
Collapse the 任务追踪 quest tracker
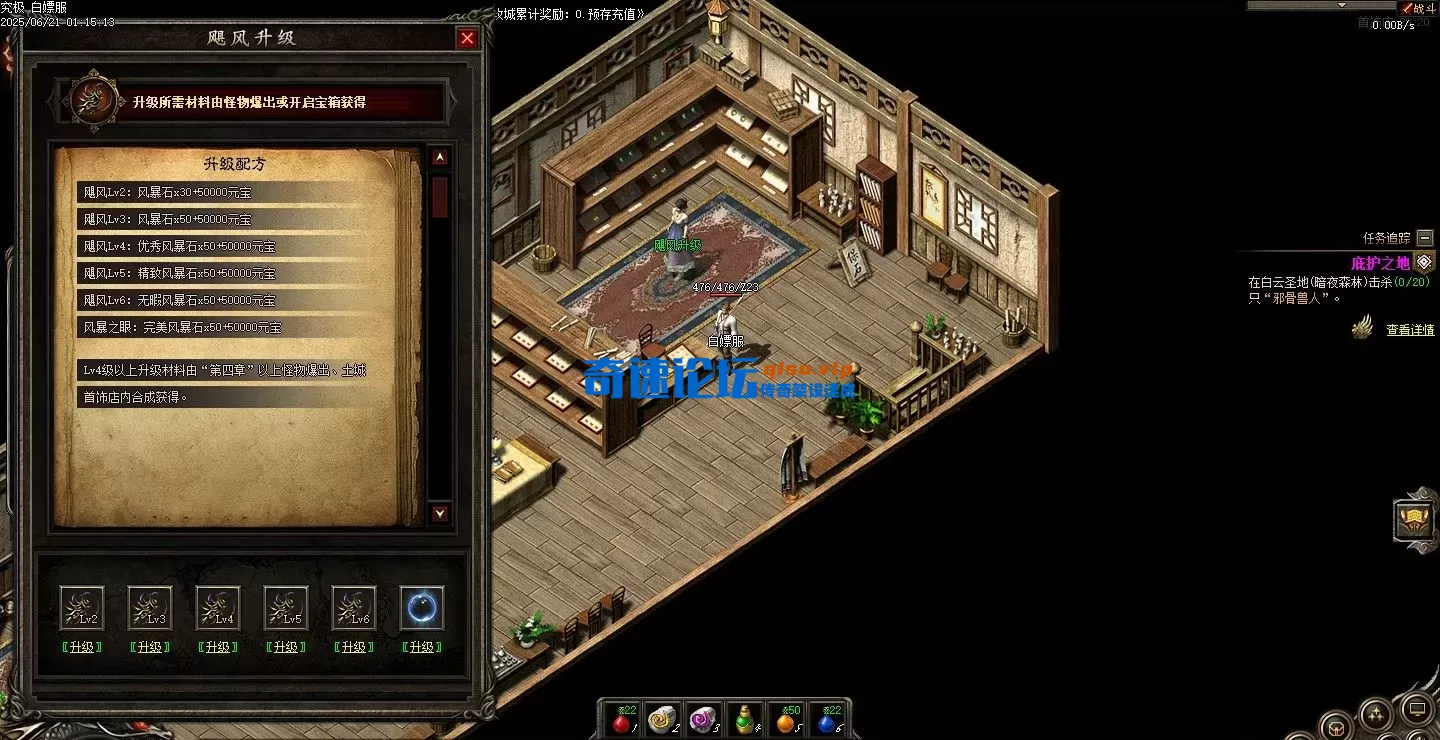pos(1425,238)
